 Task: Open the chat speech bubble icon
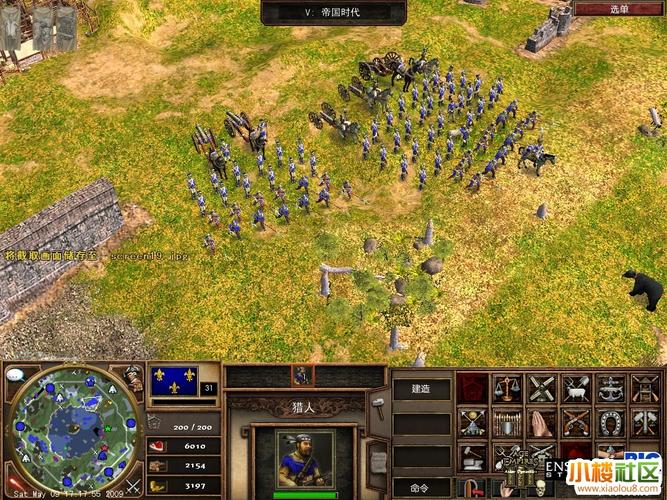[15, 376]
